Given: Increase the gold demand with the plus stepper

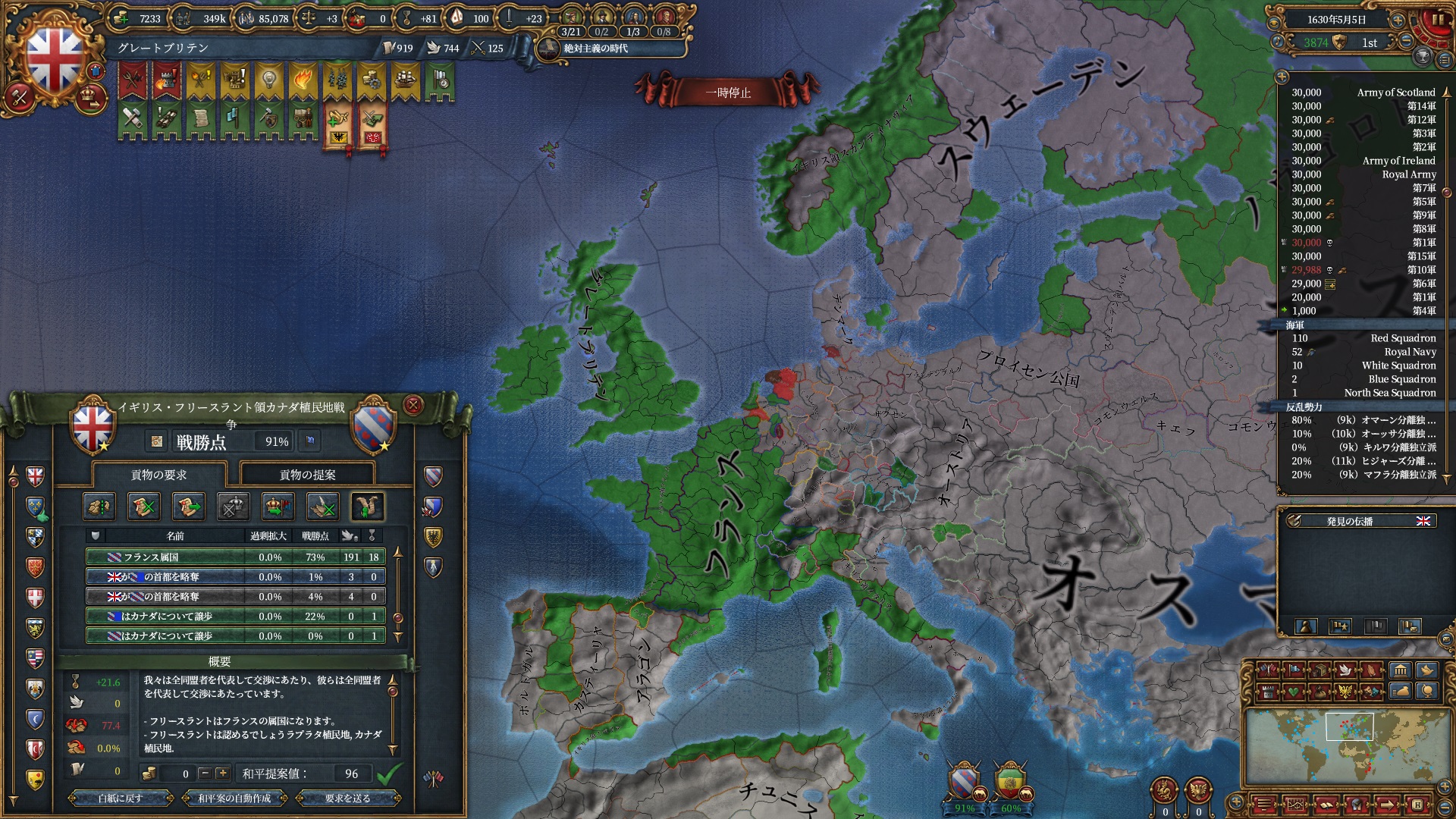Looking at the screenshot, I should point(222,773).
